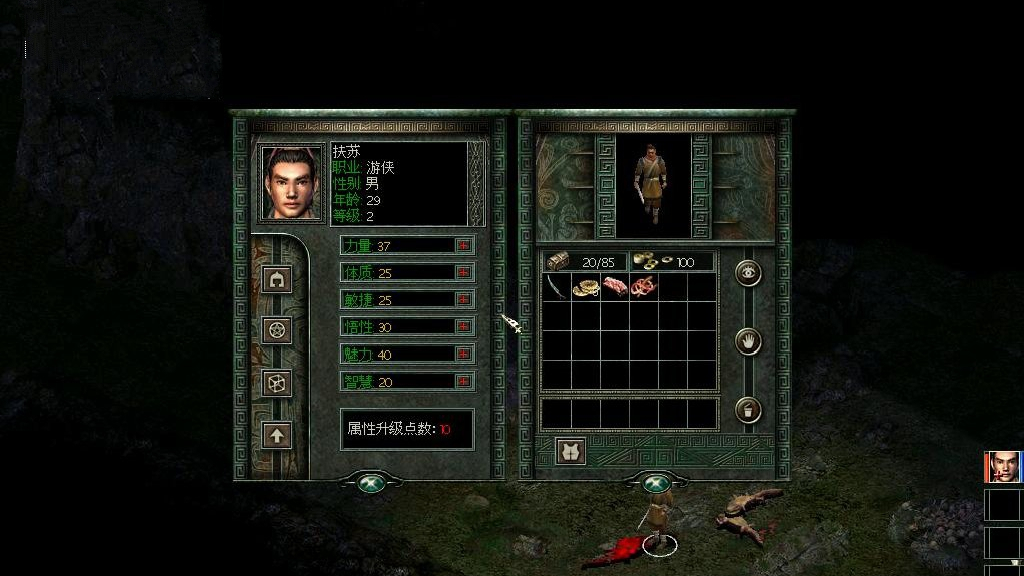Raise 敏捷 using its plus button
The width and height of the screenshot is (1024, 576).
coord(463,299)
